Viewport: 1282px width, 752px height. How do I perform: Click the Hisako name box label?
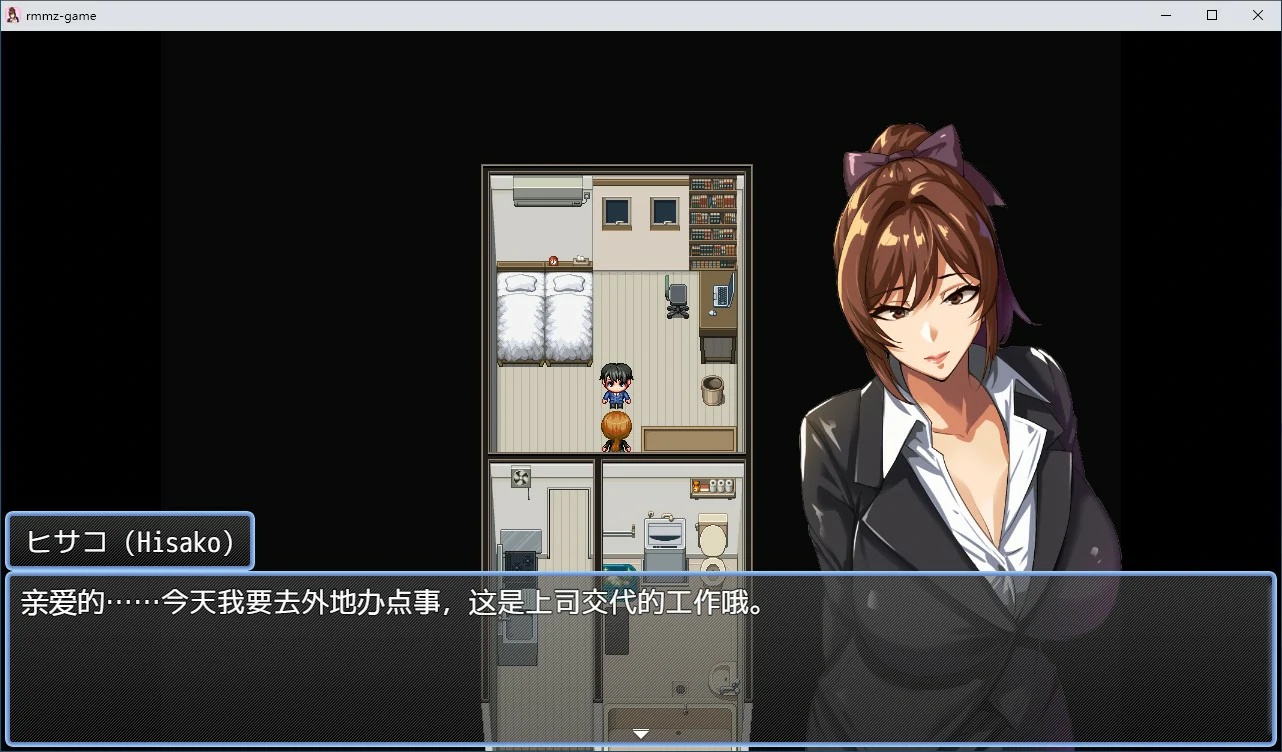coord(129,542)
